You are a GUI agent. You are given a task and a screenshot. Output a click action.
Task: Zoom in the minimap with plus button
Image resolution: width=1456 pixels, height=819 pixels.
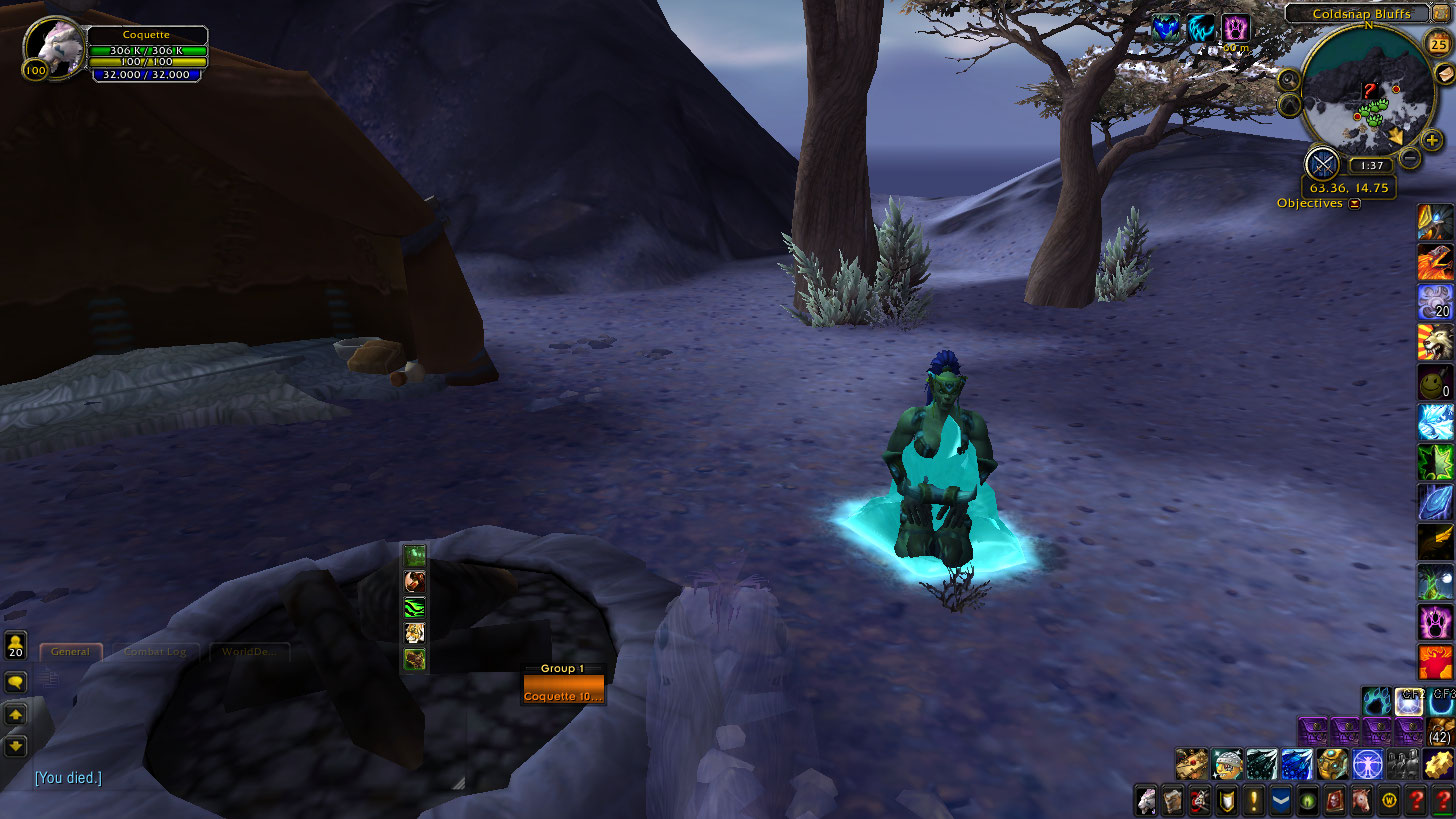(x=1432, y=141)
